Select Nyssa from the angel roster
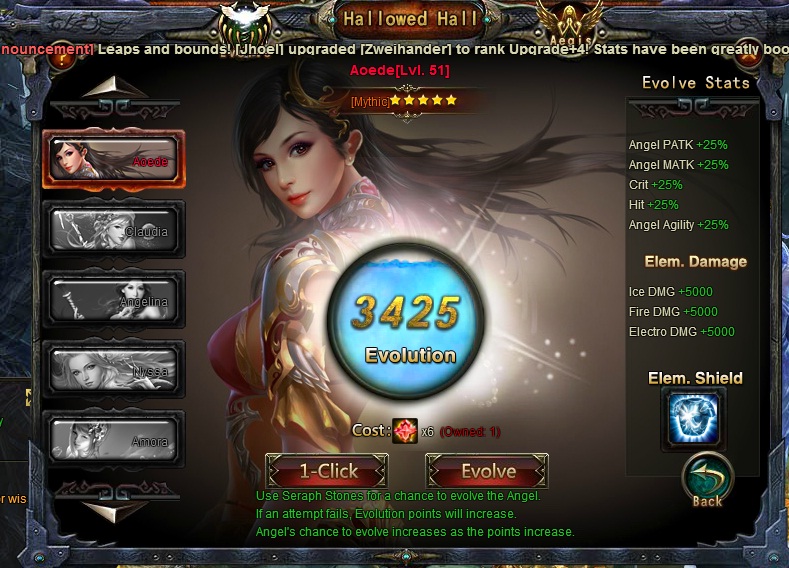 pyautogui.click(x=113, y=370)
